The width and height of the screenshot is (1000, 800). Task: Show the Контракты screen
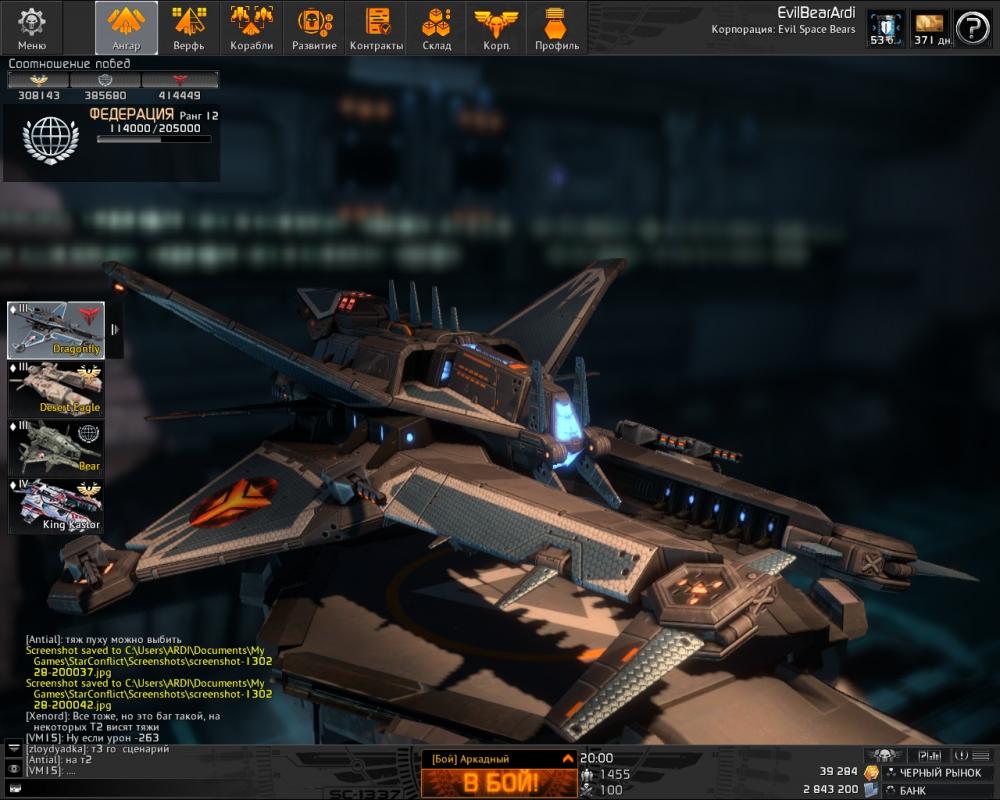(x=377, y=27)
